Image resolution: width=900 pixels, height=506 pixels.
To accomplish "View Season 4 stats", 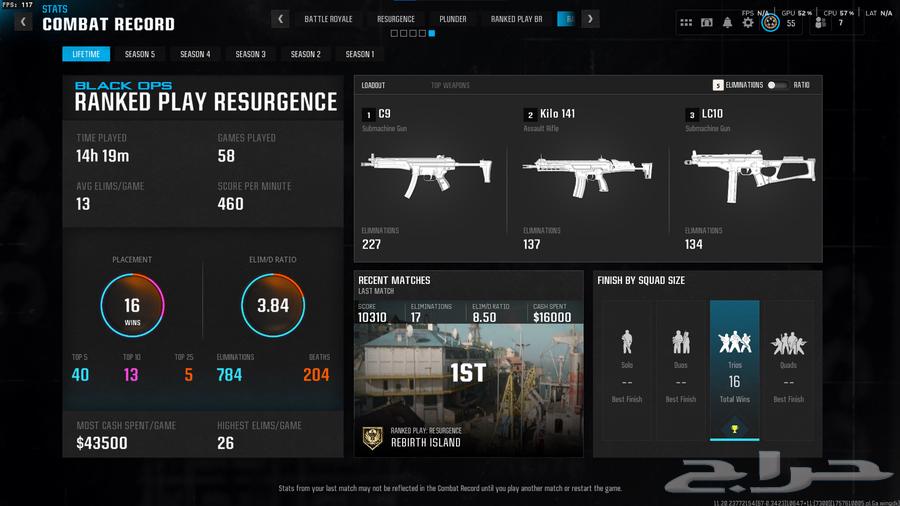I will coord(195,54).
